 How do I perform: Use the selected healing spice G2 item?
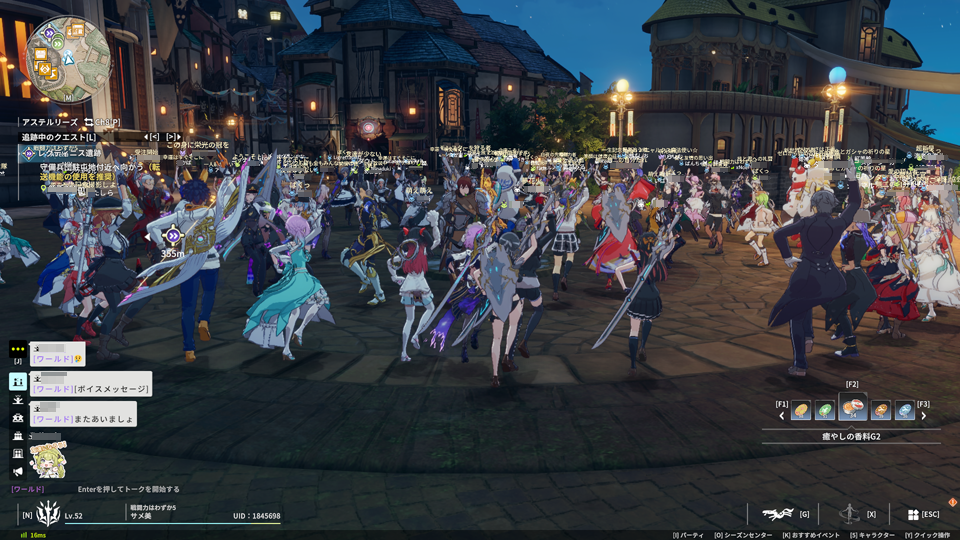853,408
